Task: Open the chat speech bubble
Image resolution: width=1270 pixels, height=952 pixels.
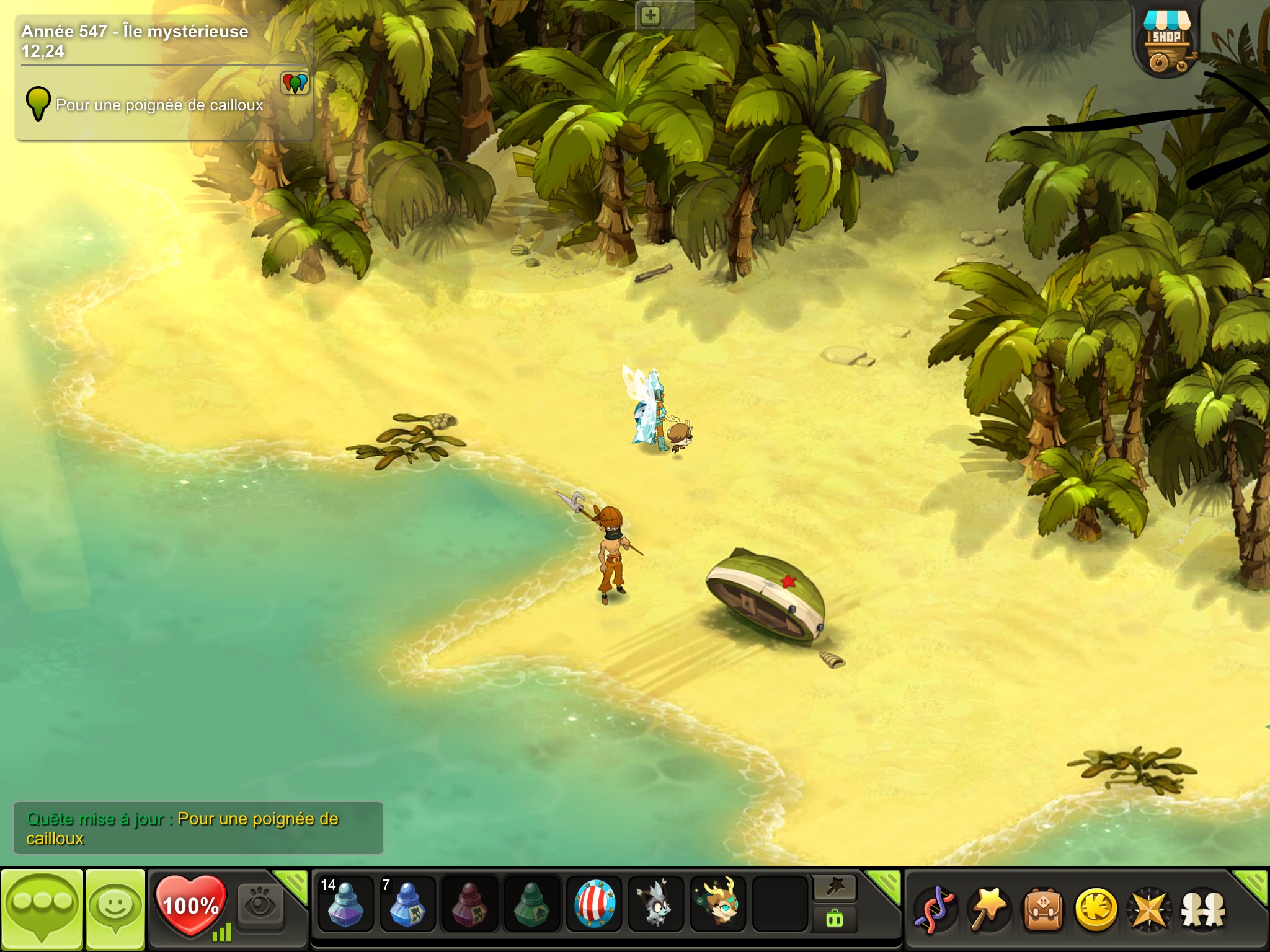Action: tap(42, 909)
